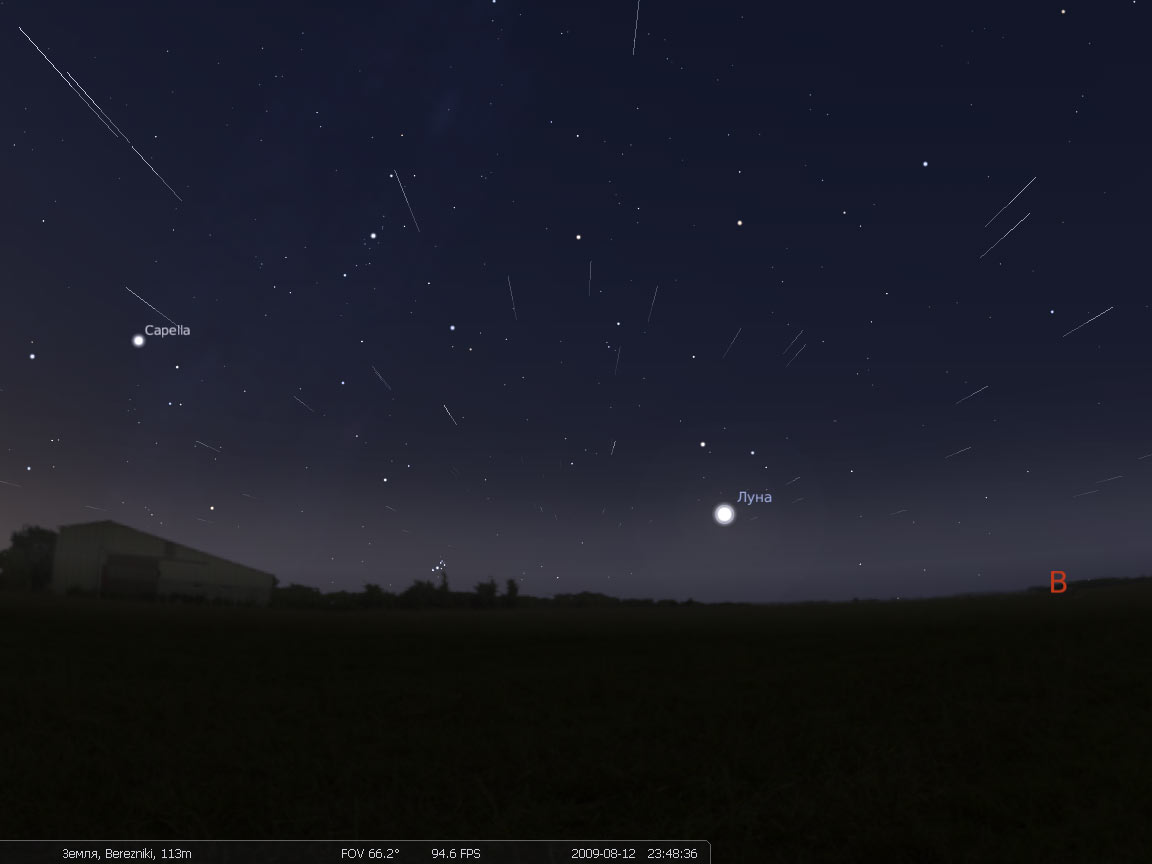
Task: Select the Moon labeled Луна
Action: pyautogui.click(x=724, y=514)
